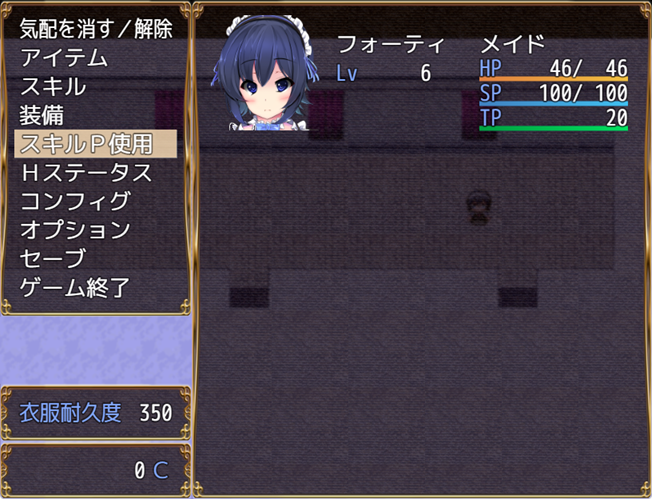Select 気配を消す/解除 menu entry
Screen dimensions: 652x499
coord(96,29)
